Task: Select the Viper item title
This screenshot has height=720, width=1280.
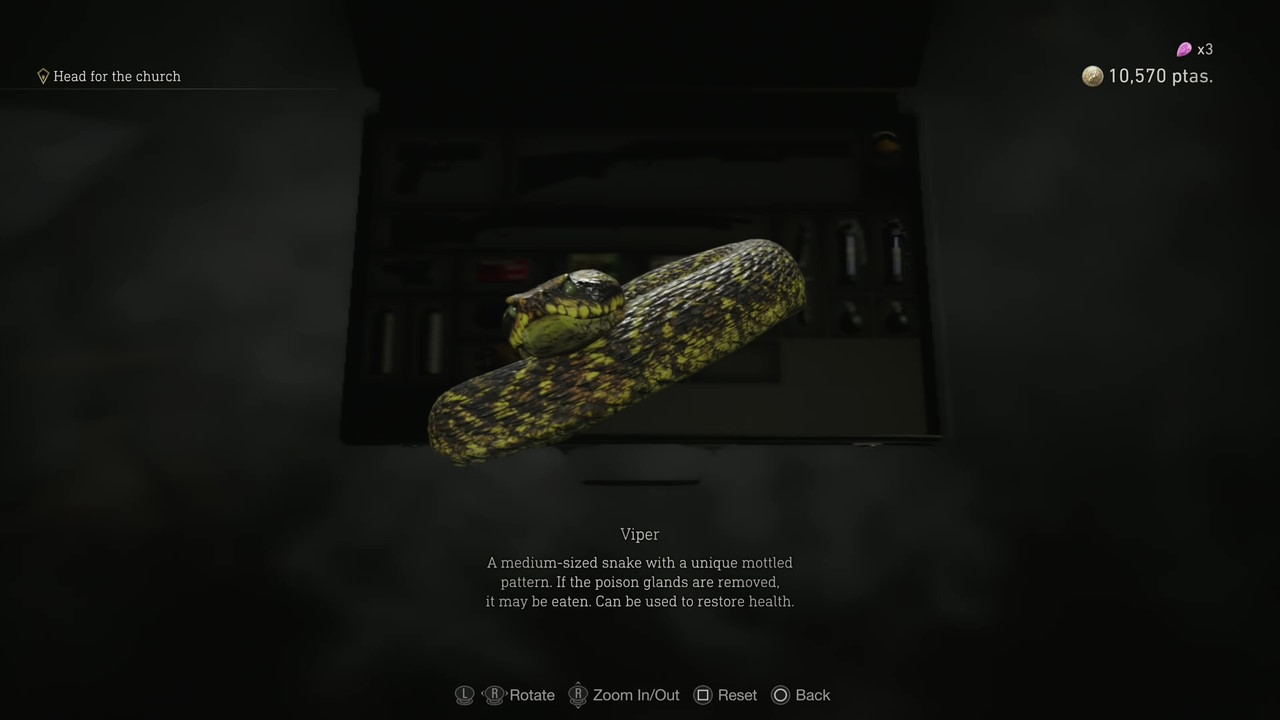Action: tap(639, 534)
